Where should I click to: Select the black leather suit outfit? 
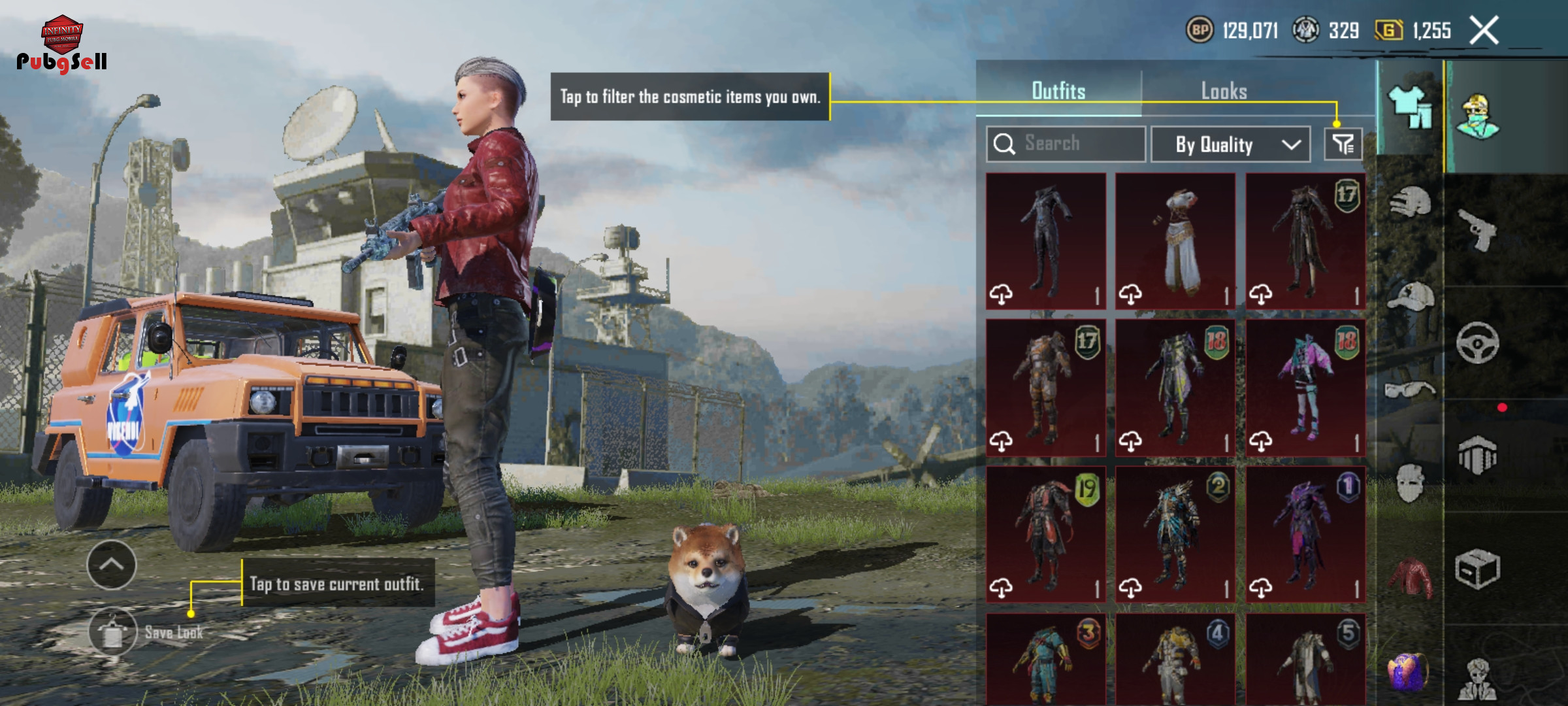click(x=1046, y=241)
